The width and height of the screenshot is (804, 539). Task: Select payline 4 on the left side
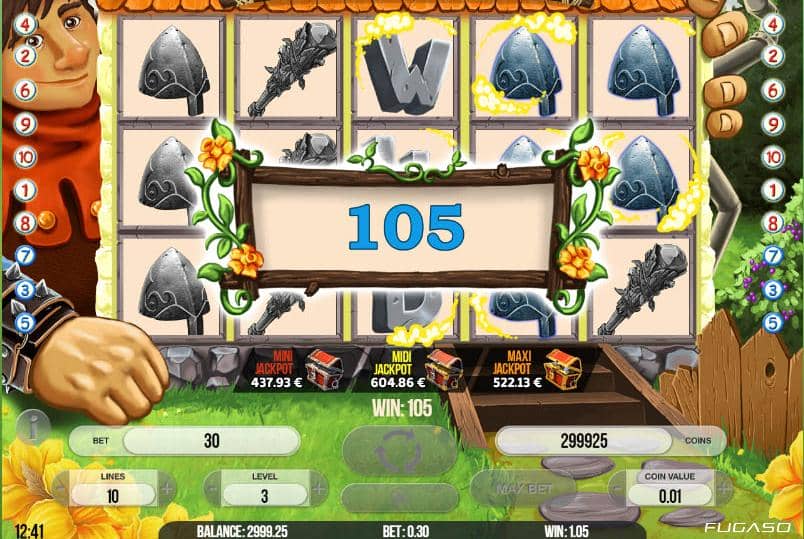pyautogui.click(x=25, y=23)
